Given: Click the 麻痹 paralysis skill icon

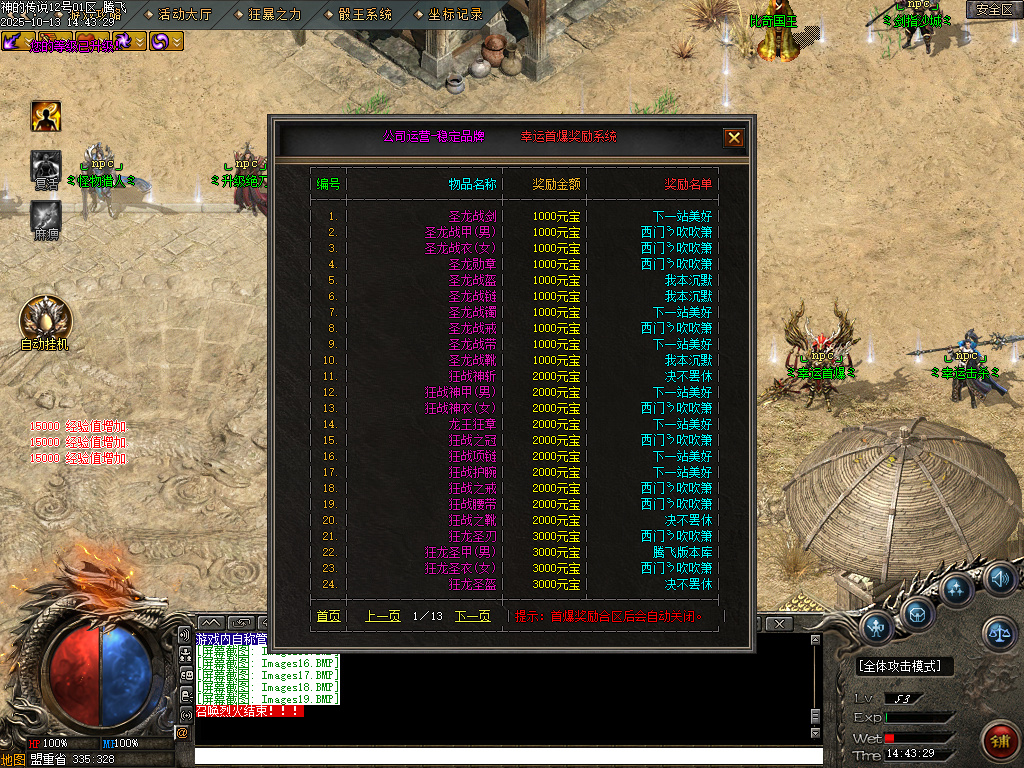Looking at the screenshot, I should [46, 216].
